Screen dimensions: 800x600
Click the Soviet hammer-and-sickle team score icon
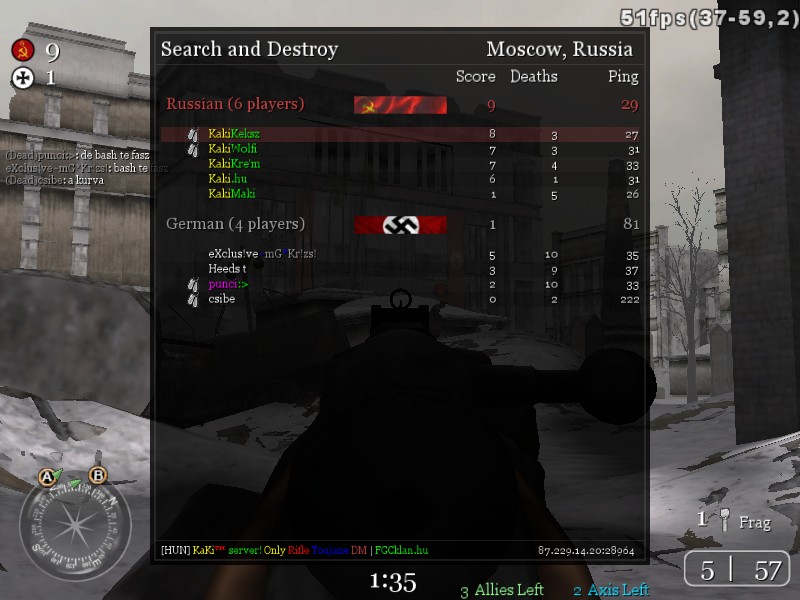pos(22,51)
